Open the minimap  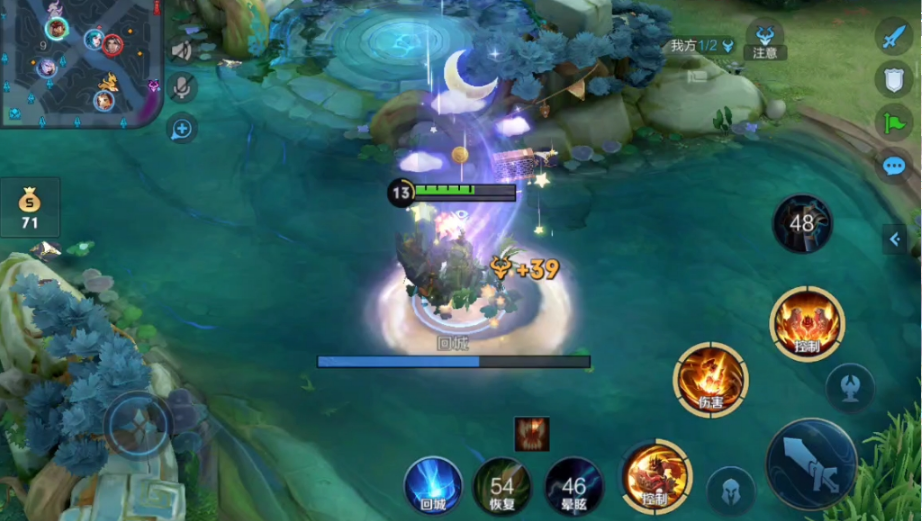pos(80,62)
